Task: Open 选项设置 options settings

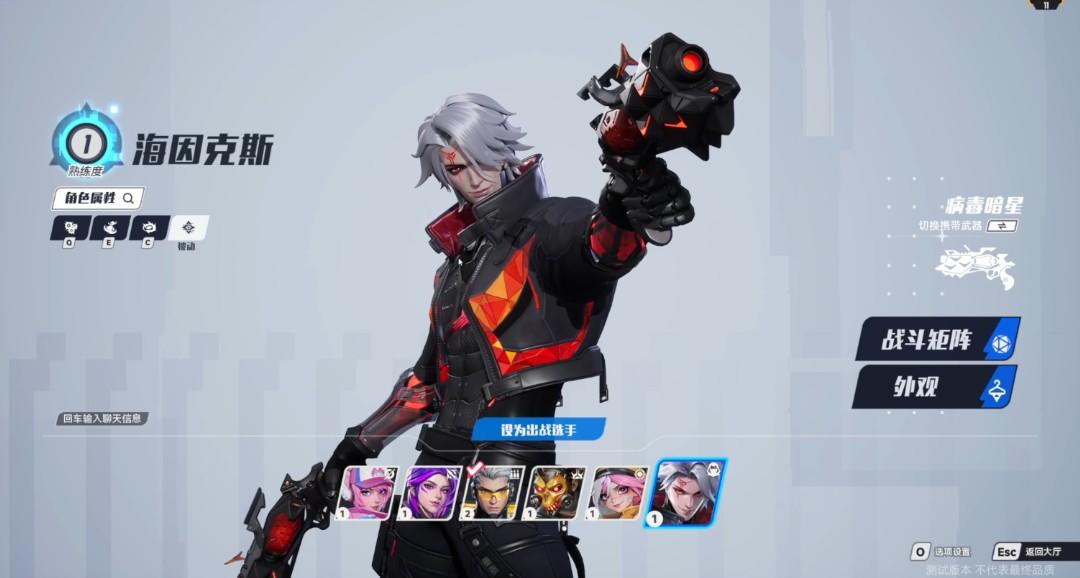Action: [x=942, y=552]
